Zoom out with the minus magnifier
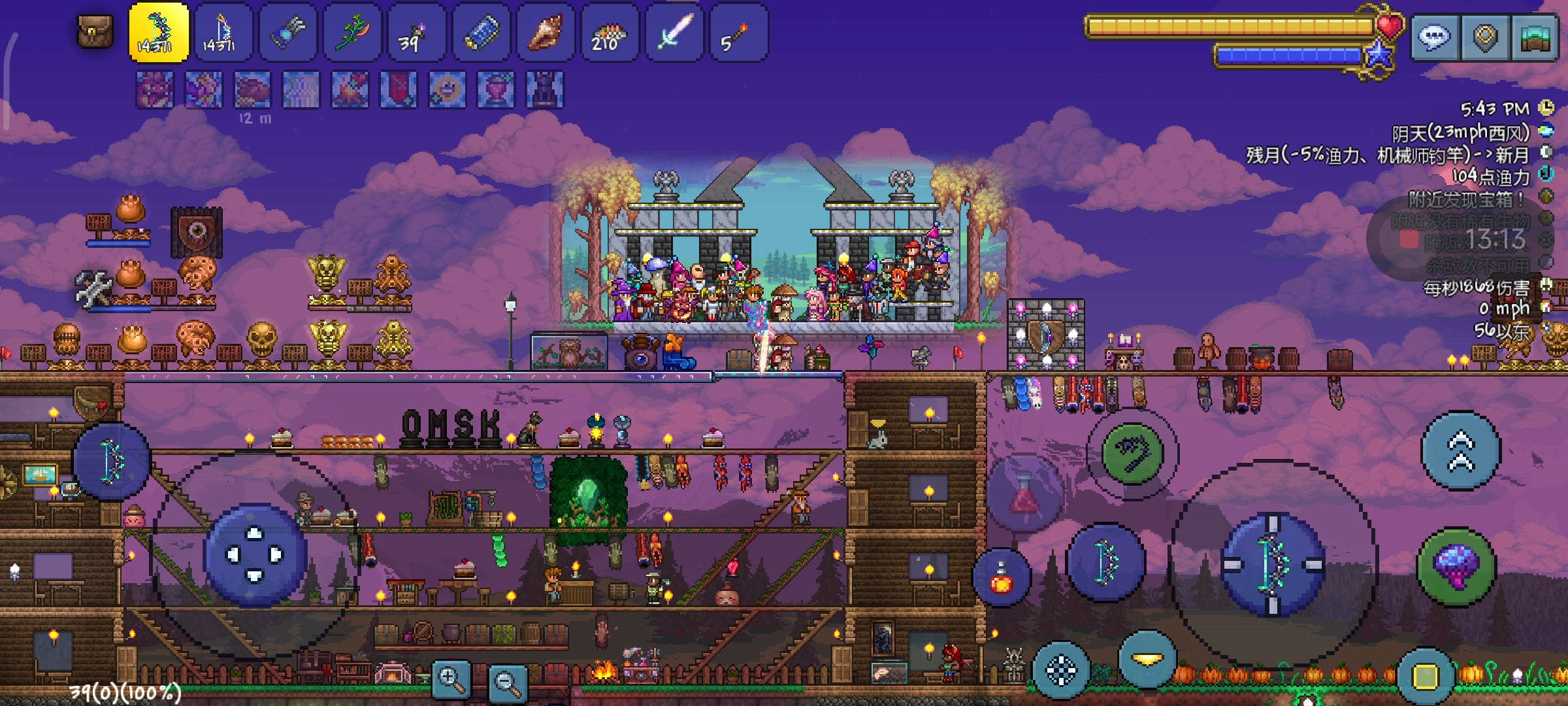This screenshot has width=1568, height=706. pos(508,682)
